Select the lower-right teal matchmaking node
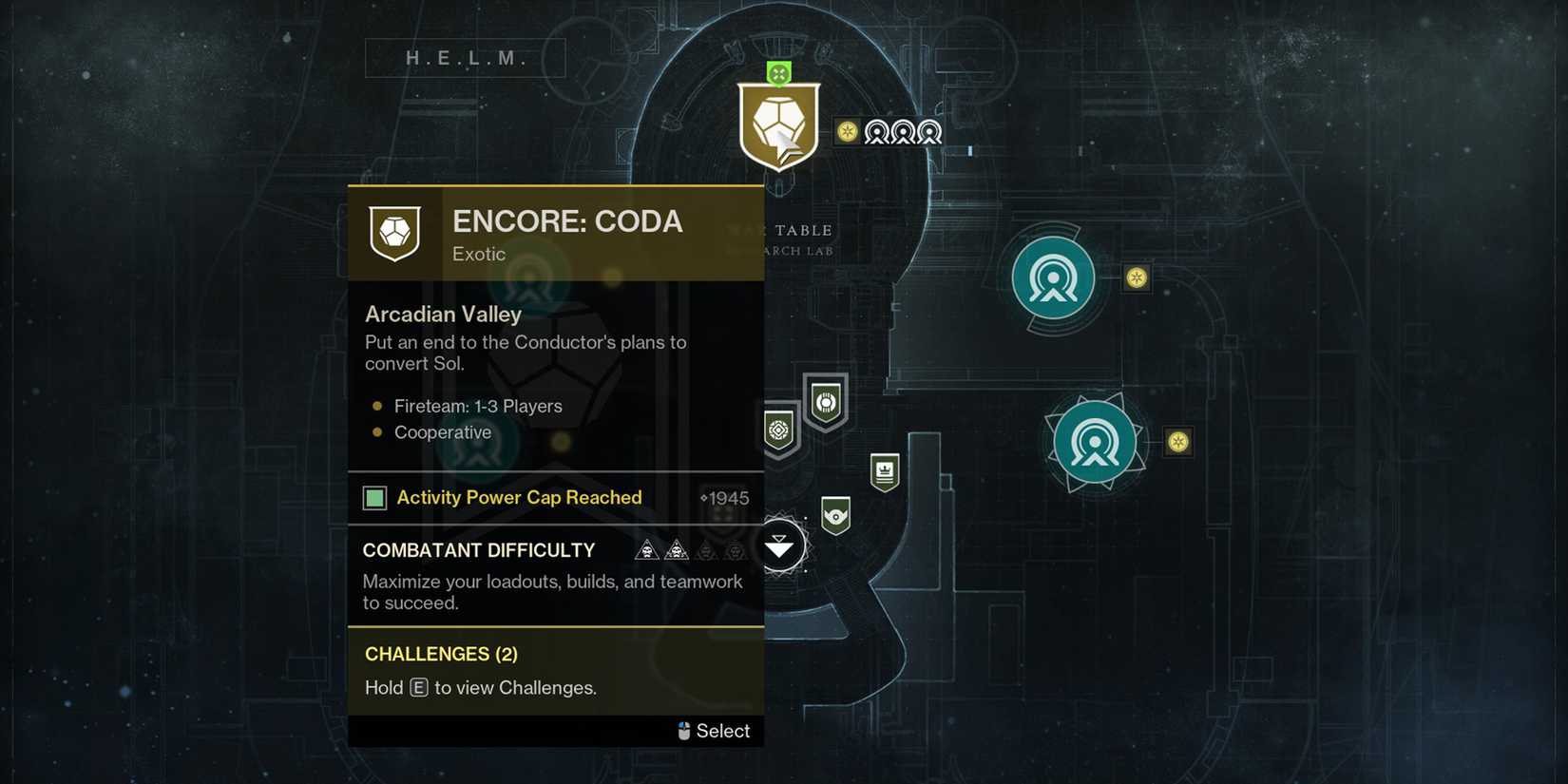 click(x=1096, y=441)
